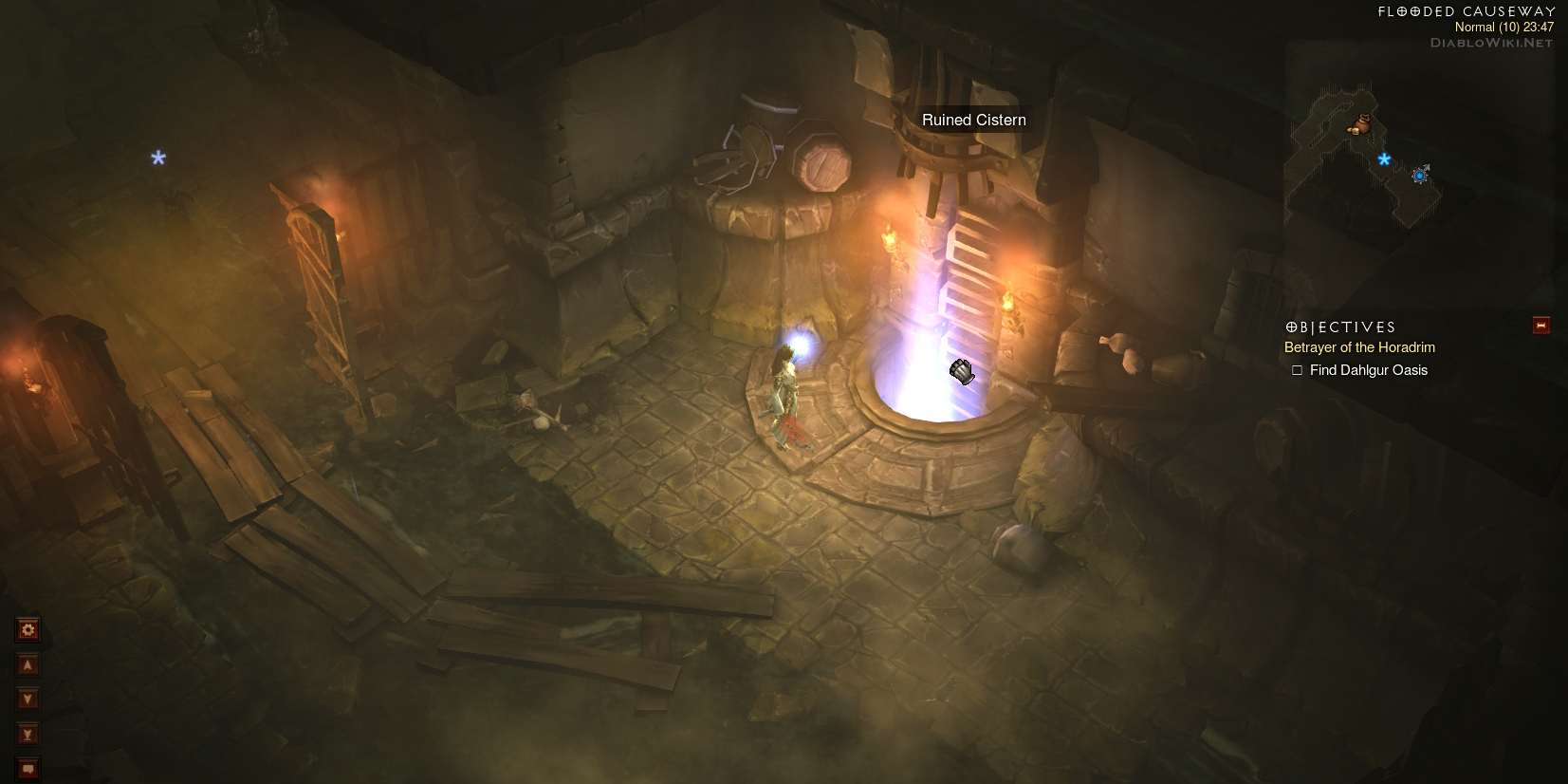Viewport: 1568px width, 784px height.
Task: Click the Find Dahlgur Oasis objective
Action: pos(1368,370)
